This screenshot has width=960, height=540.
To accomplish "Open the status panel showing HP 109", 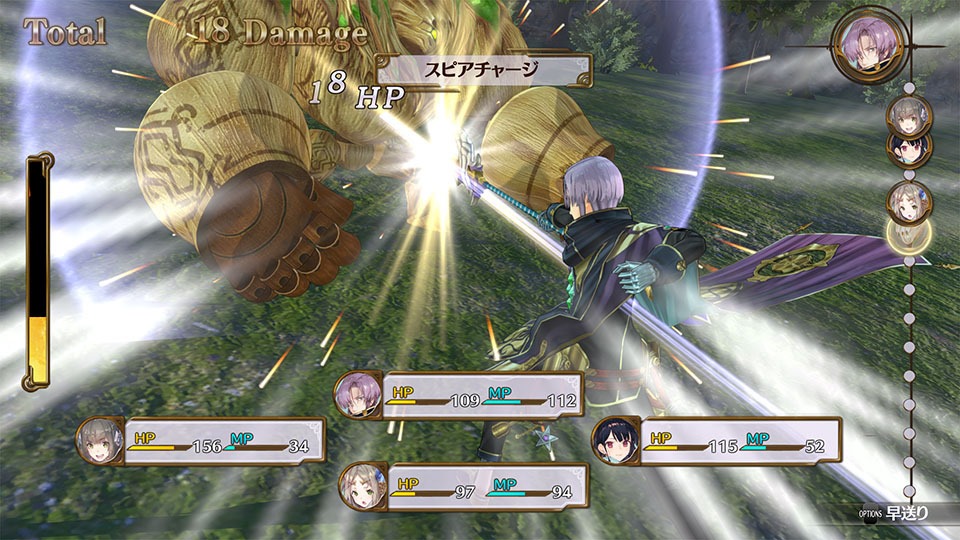I will [459, 394].
